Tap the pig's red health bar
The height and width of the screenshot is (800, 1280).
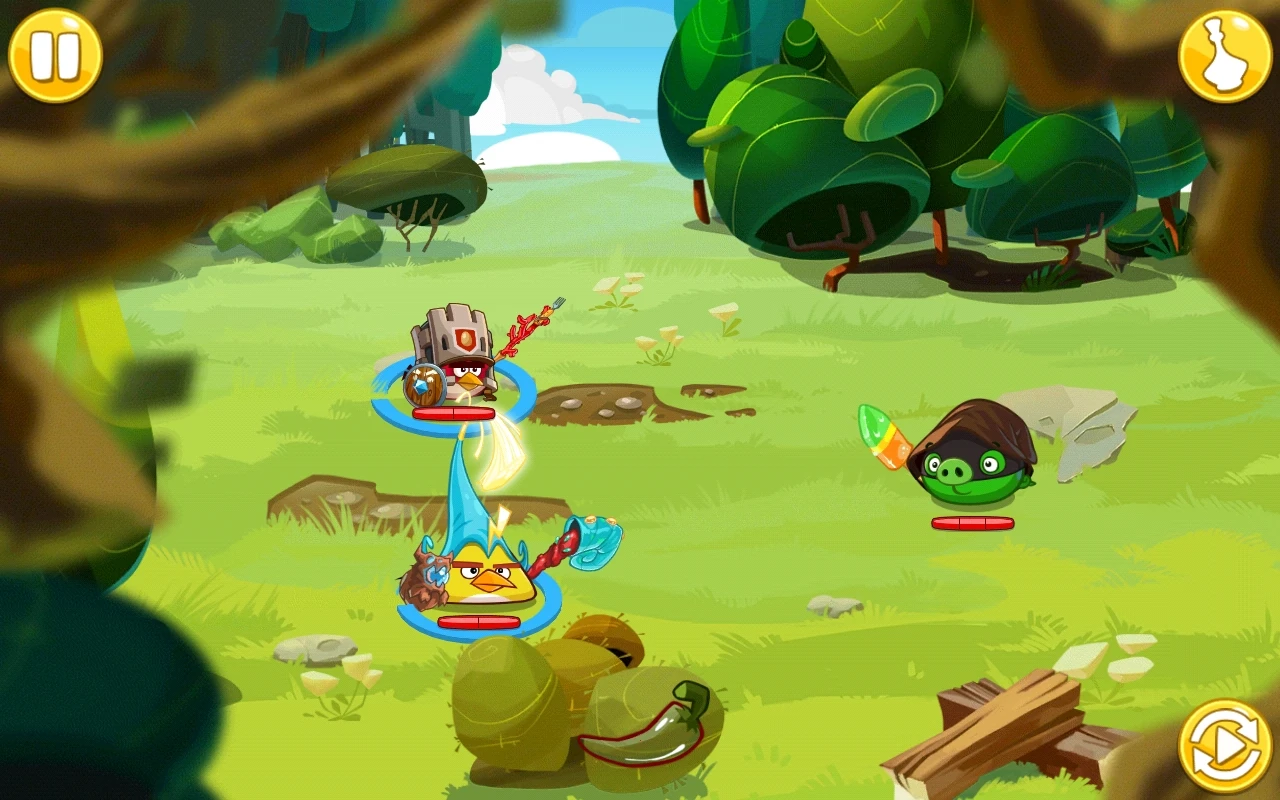point(971,522)
